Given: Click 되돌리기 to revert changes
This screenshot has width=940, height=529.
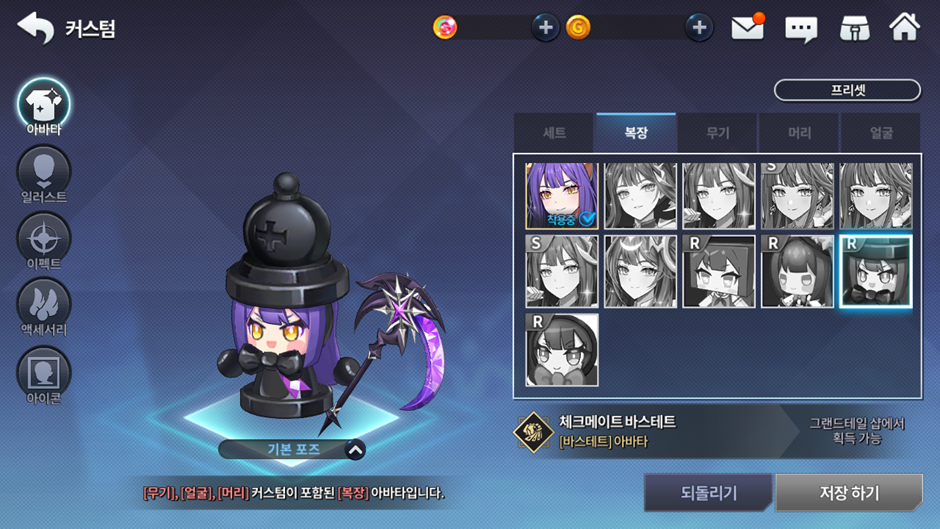Looking at the screenshot, I should (x=708, y=493).
